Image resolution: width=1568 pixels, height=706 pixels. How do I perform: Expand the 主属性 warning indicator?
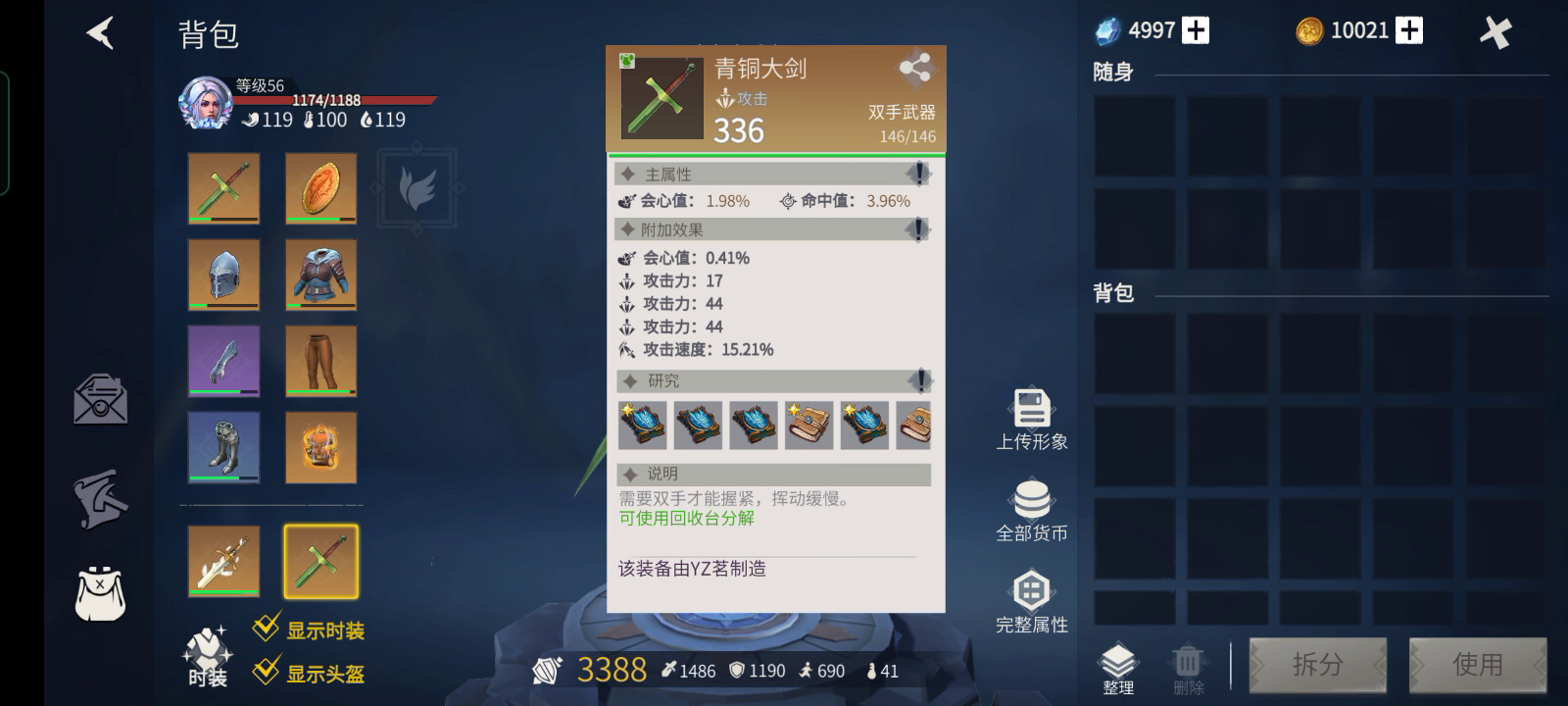tap(917, 174)
